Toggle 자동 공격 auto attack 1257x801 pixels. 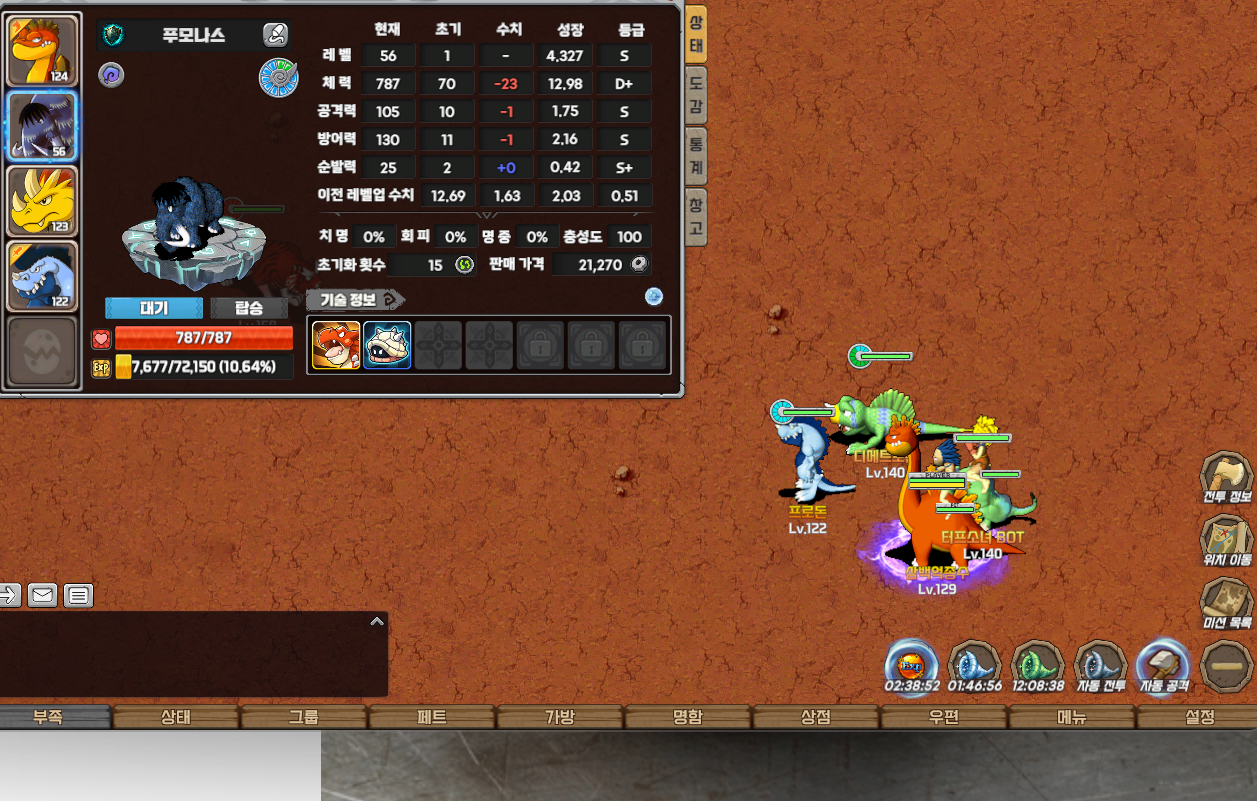pos(1163,667)
